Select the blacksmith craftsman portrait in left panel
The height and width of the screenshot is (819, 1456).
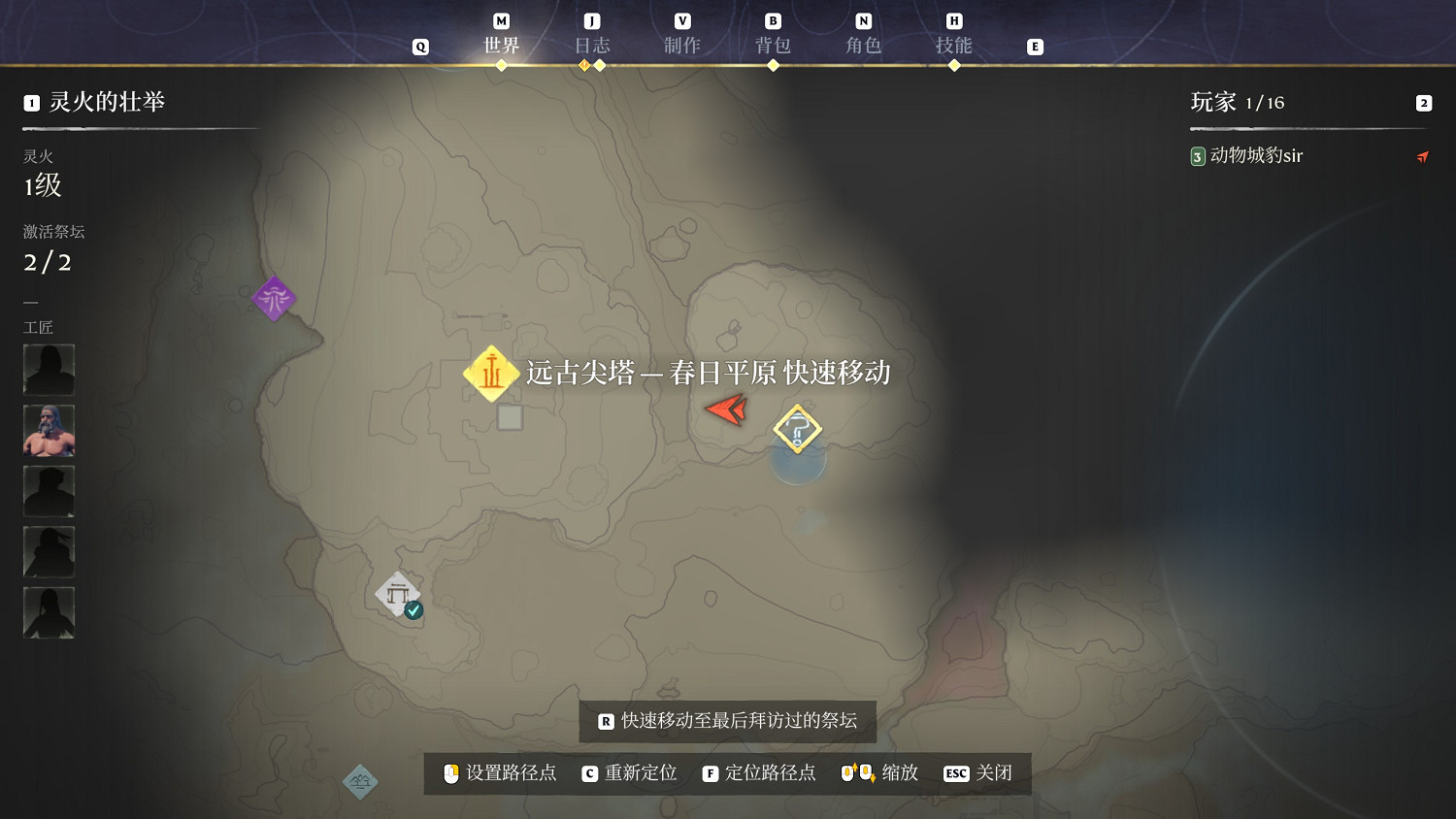pyautogui.click(x=49, y=430)
